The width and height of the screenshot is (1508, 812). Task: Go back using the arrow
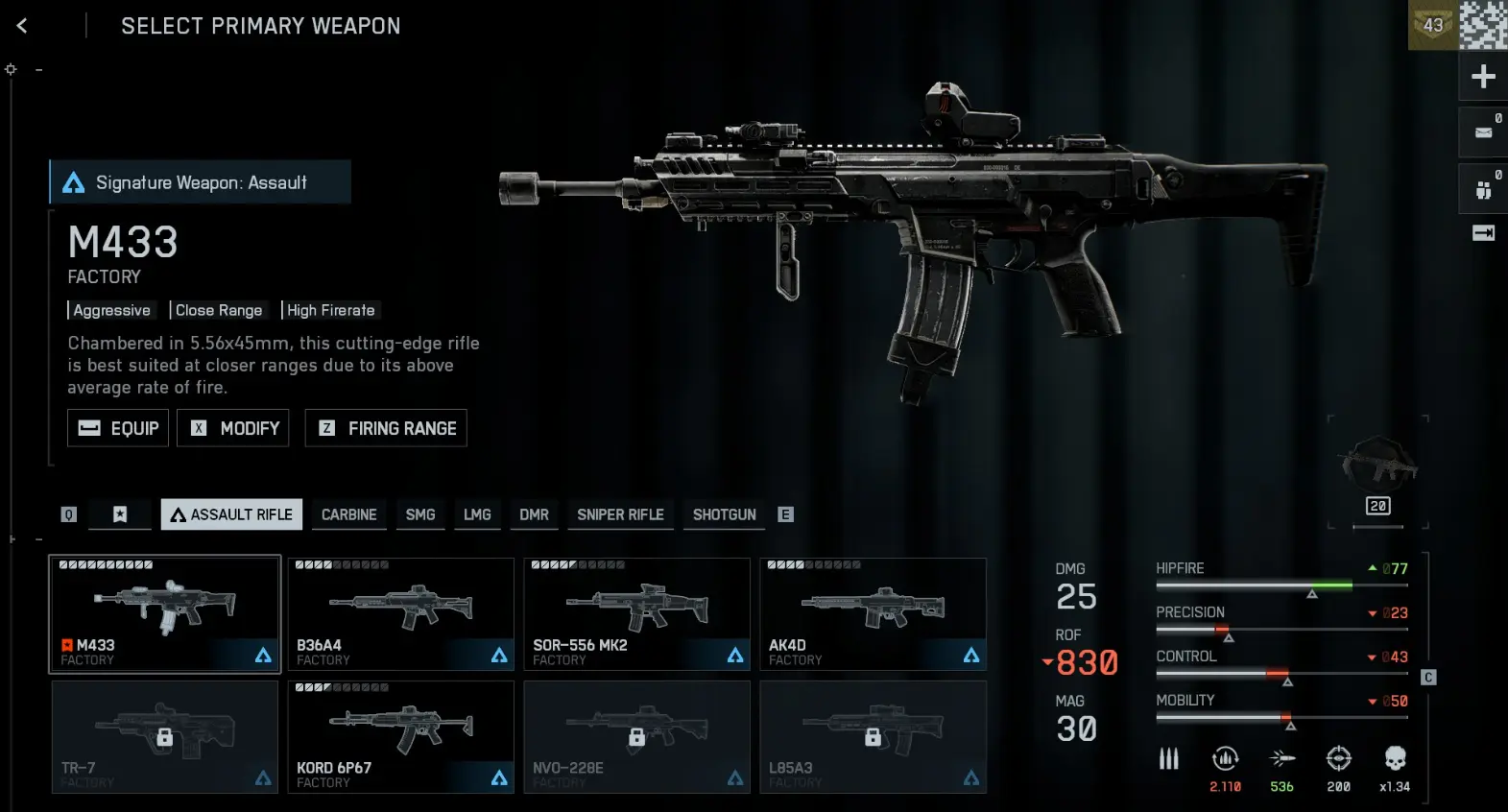[x=22, y=26]
